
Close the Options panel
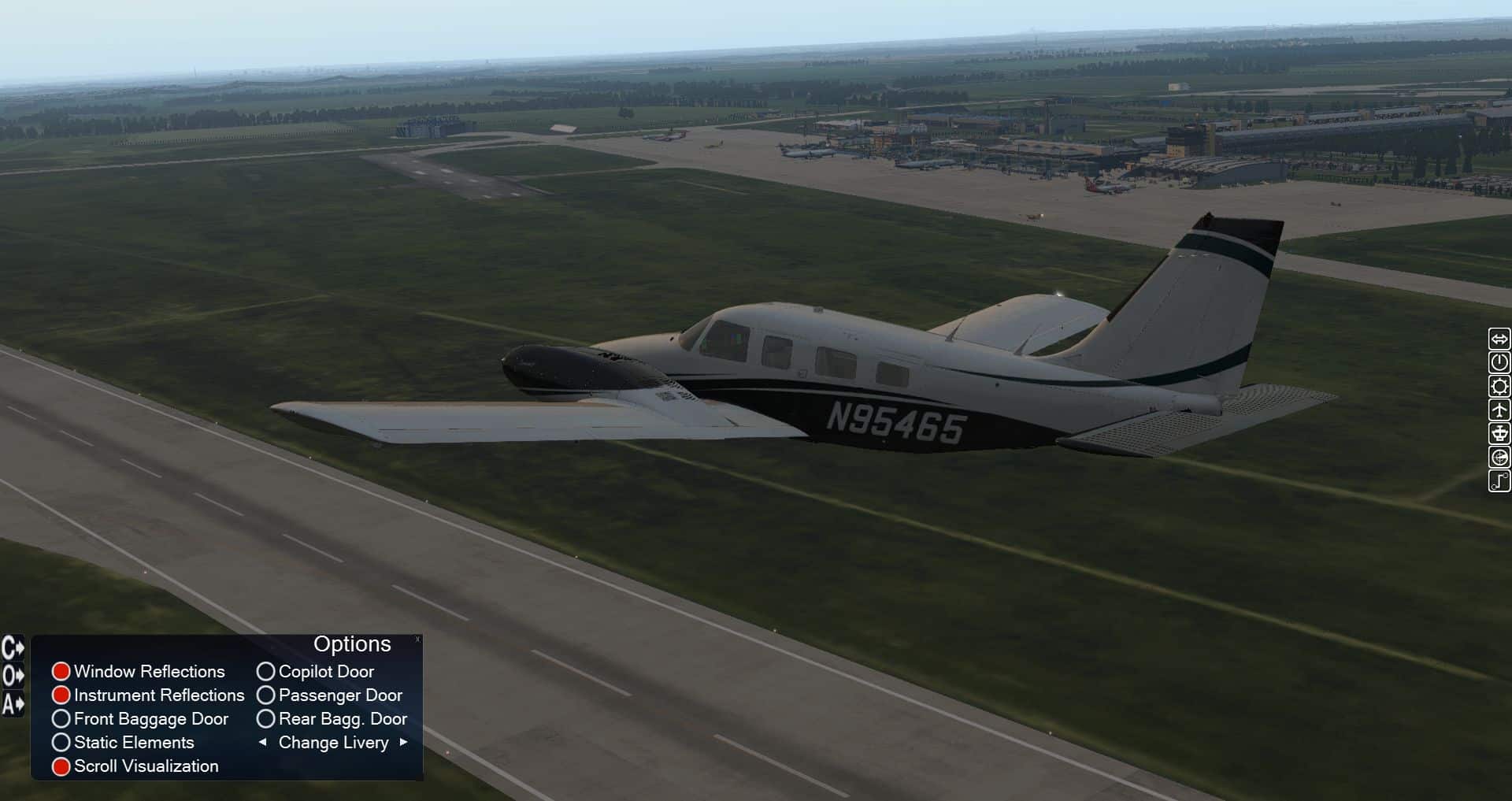point(417,640)
